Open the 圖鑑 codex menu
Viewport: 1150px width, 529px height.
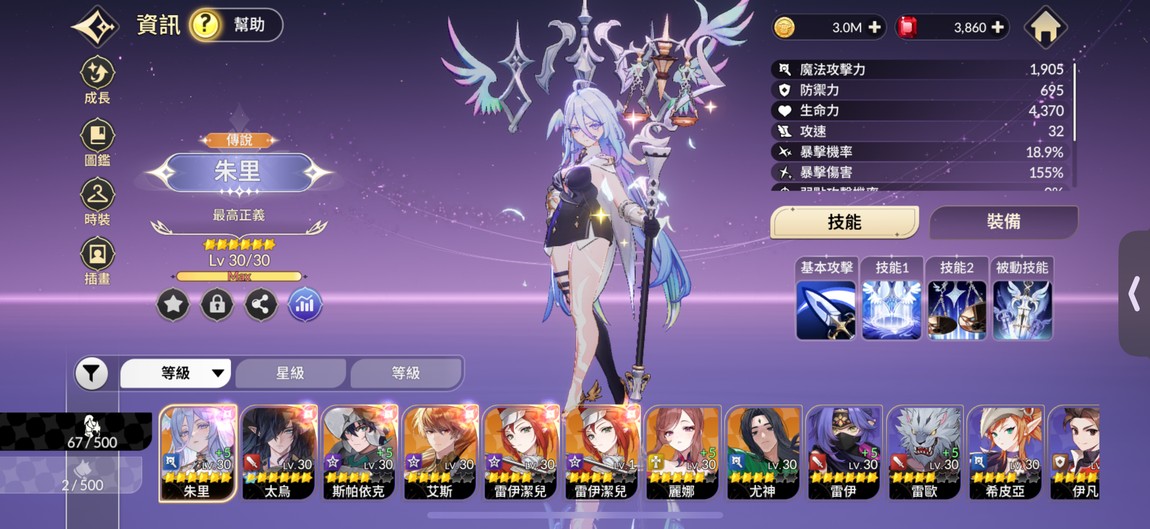click(x=97, y=143)
